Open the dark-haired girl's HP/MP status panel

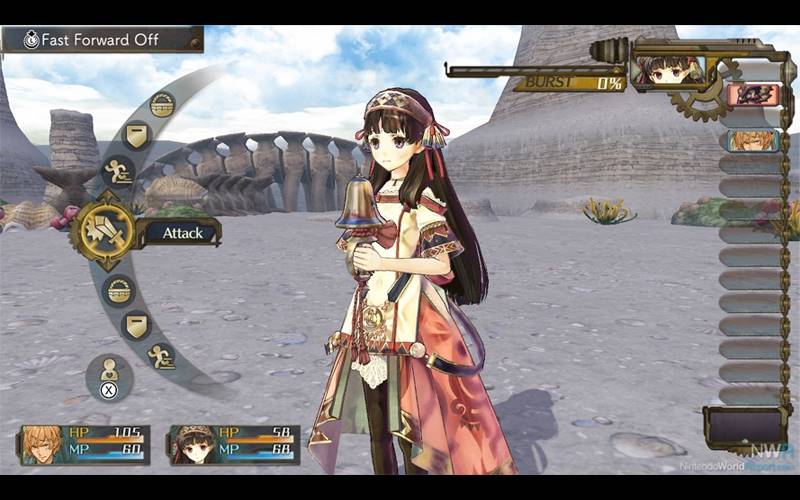(233, 444)
